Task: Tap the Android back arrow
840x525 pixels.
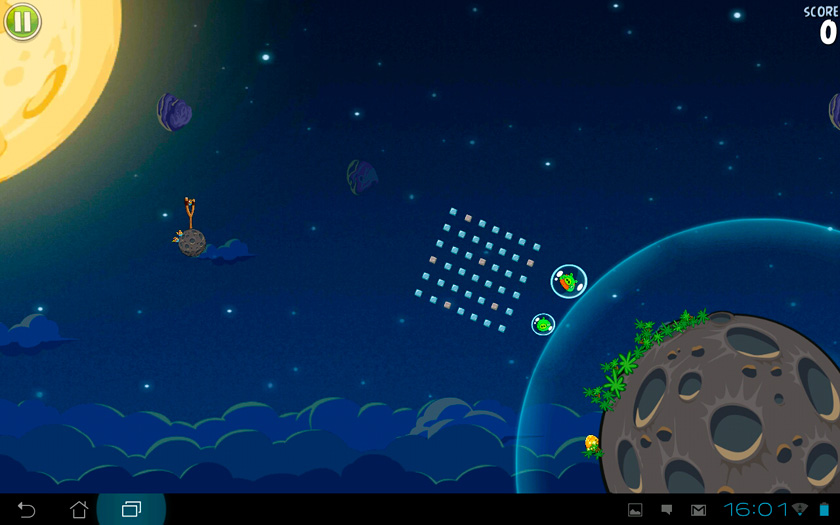Action: point(27,510)
